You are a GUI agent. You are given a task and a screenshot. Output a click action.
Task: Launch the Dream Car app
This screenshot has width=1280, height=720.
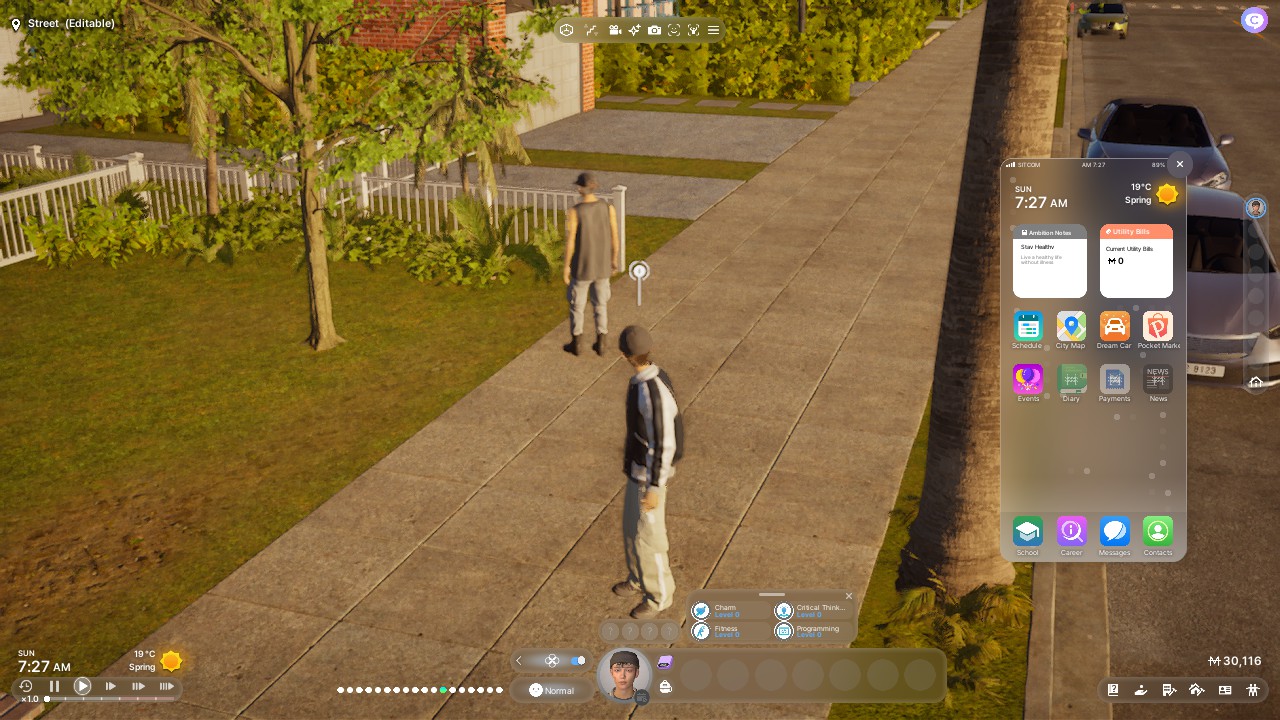(1114, 326)
